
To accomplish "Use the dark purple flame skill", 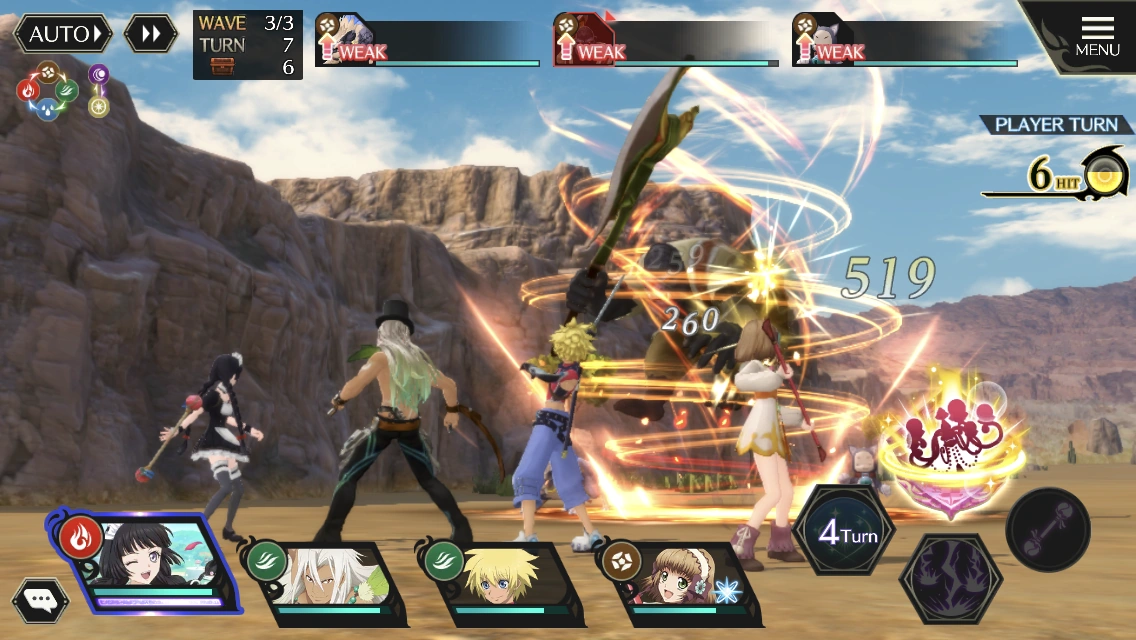I will pos(950,577).
